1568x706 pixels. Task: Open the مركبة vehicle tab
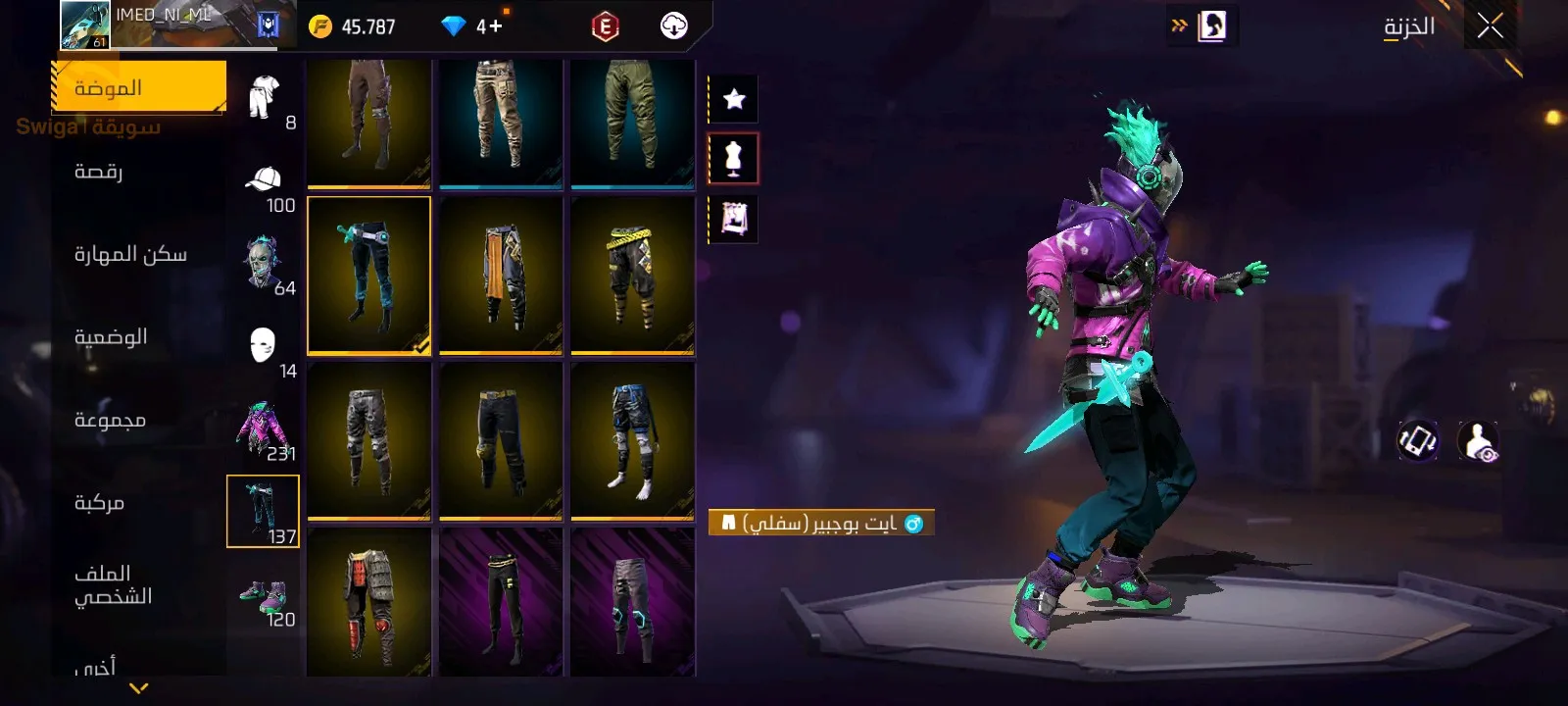pyautogui.click(x=99, y=503)
